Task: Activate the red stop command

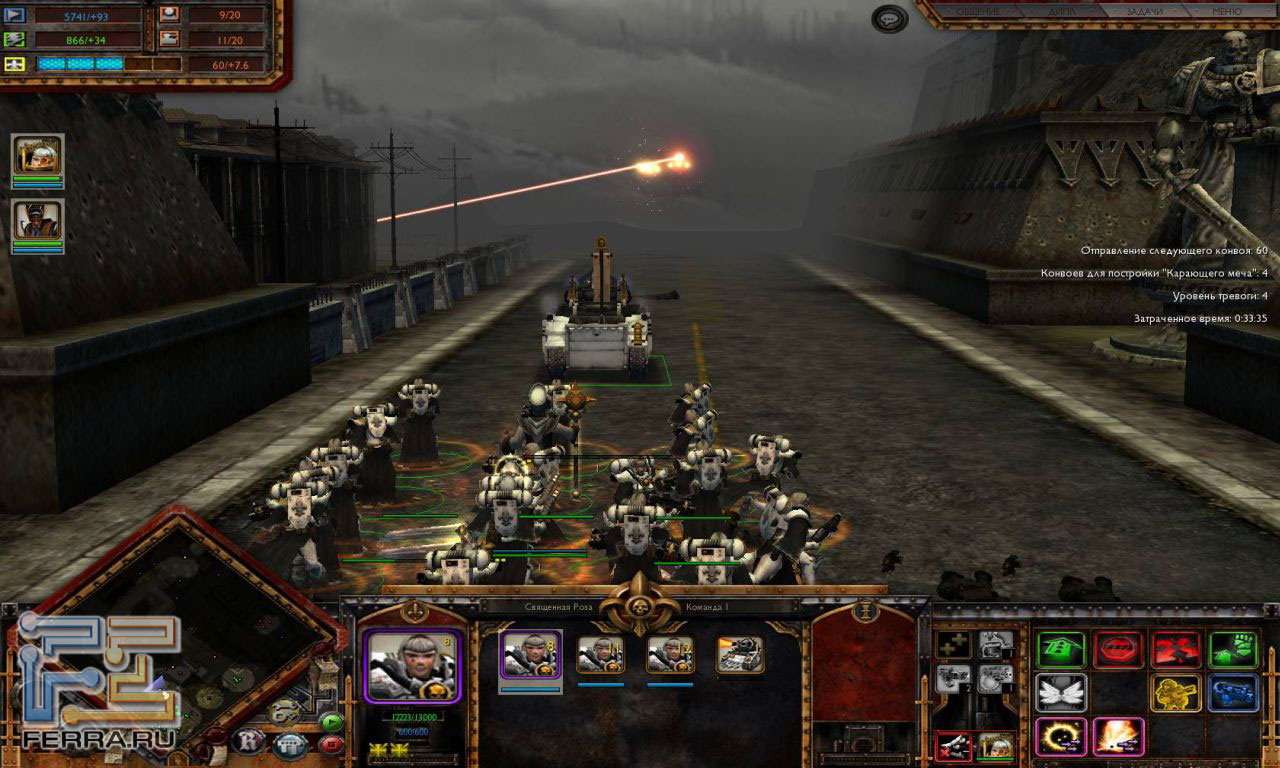Action: point(1118,650)
